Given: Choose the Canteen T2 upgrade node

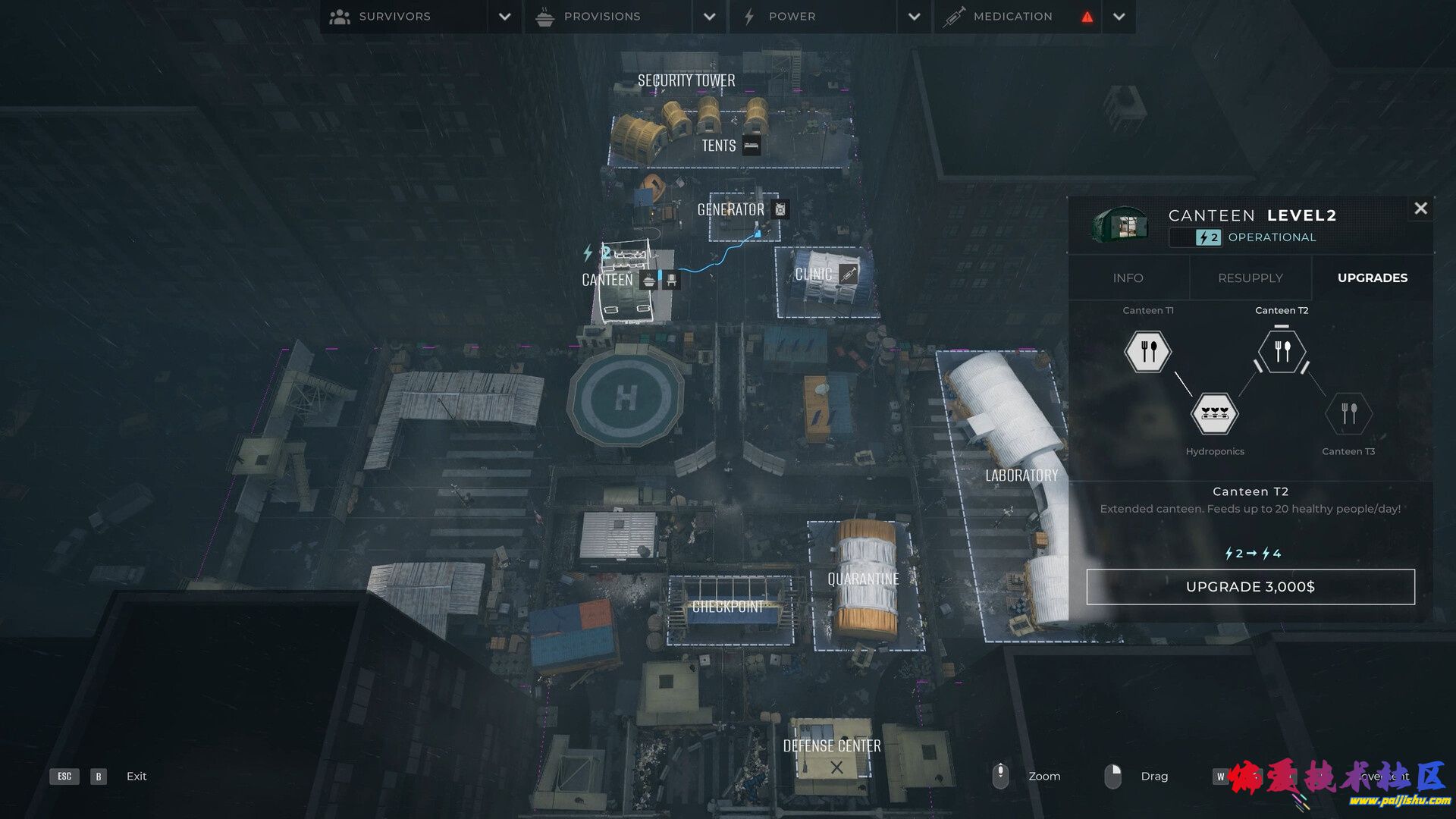Looking at the screenshot, I should click(1282, 351).
